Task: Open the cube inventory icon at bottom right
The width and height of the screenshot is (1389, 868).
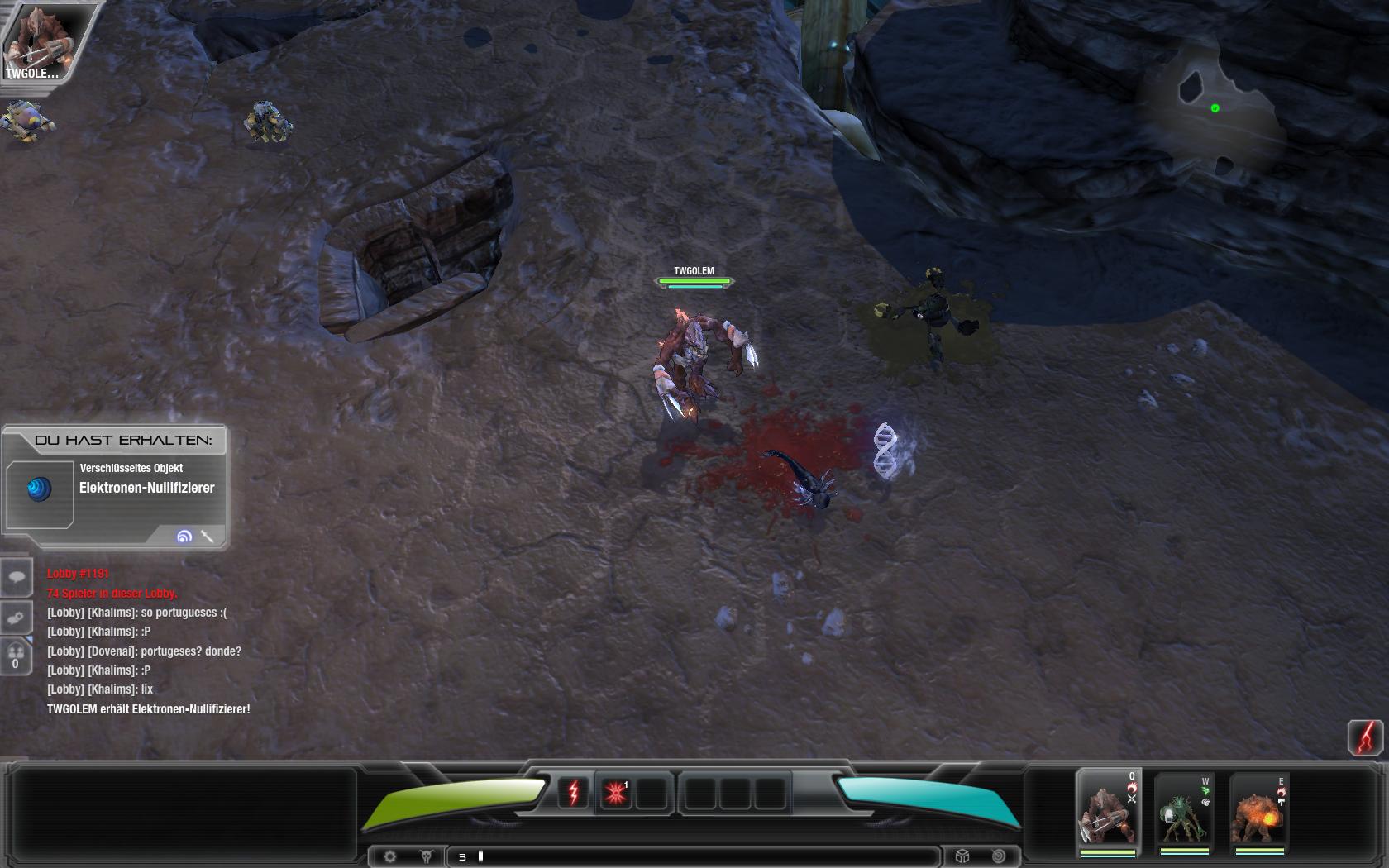Action: (963, 856)
